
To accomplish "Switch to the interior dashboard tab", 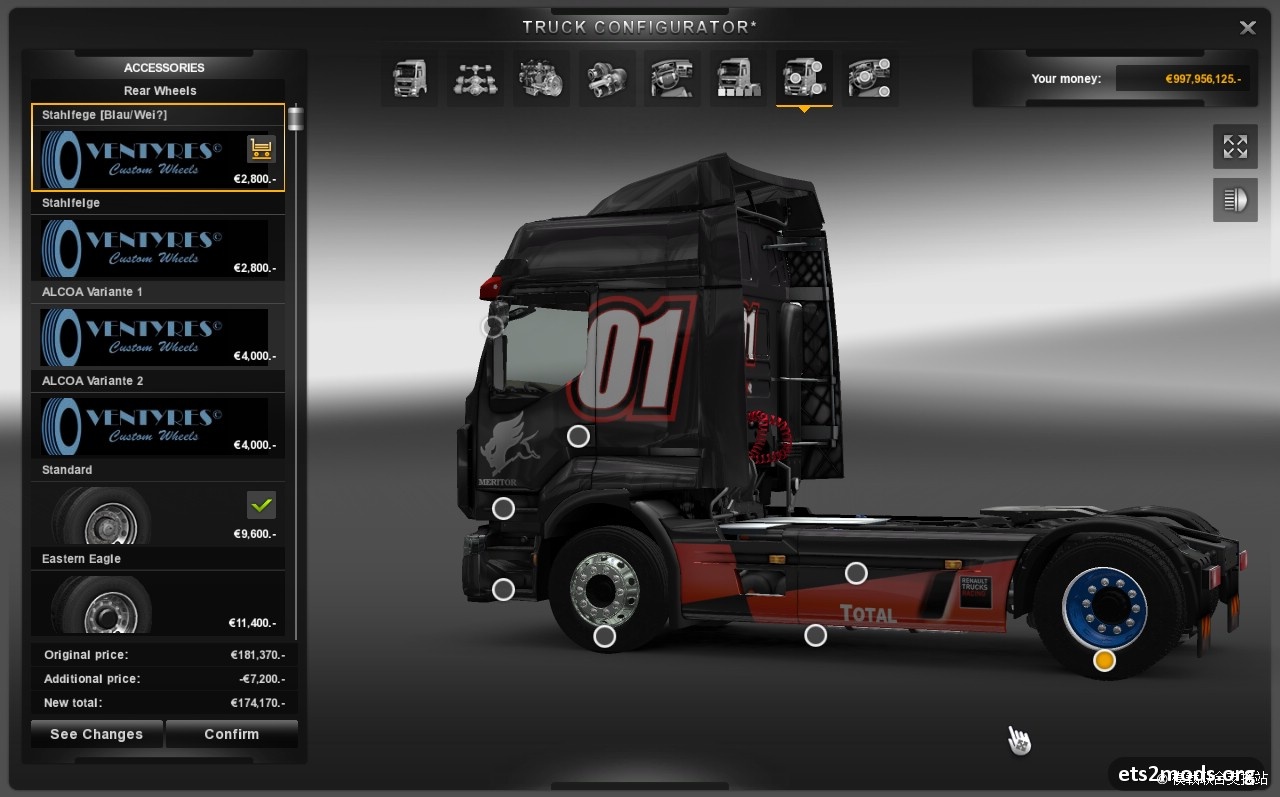I will click(x=672, y=78).
